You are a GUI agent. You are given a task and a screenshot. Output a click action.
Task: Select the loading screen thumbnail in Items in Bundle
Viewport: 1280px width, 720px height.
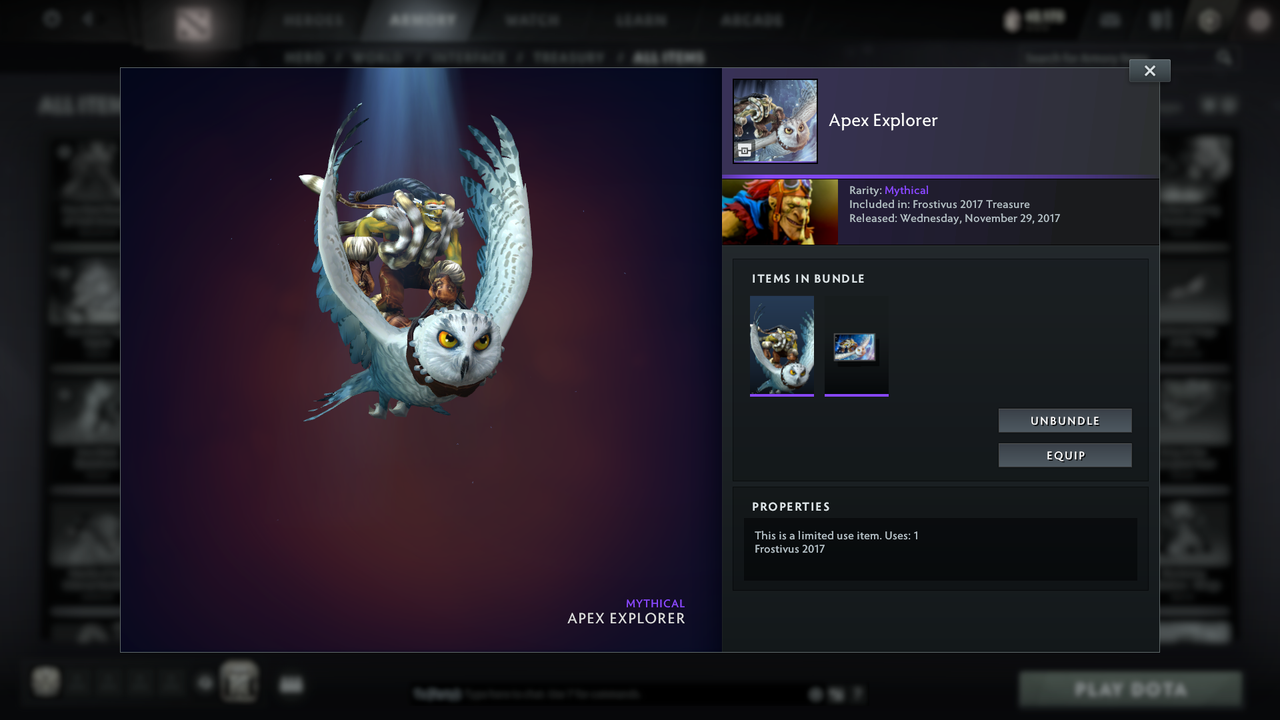[856, 347]
